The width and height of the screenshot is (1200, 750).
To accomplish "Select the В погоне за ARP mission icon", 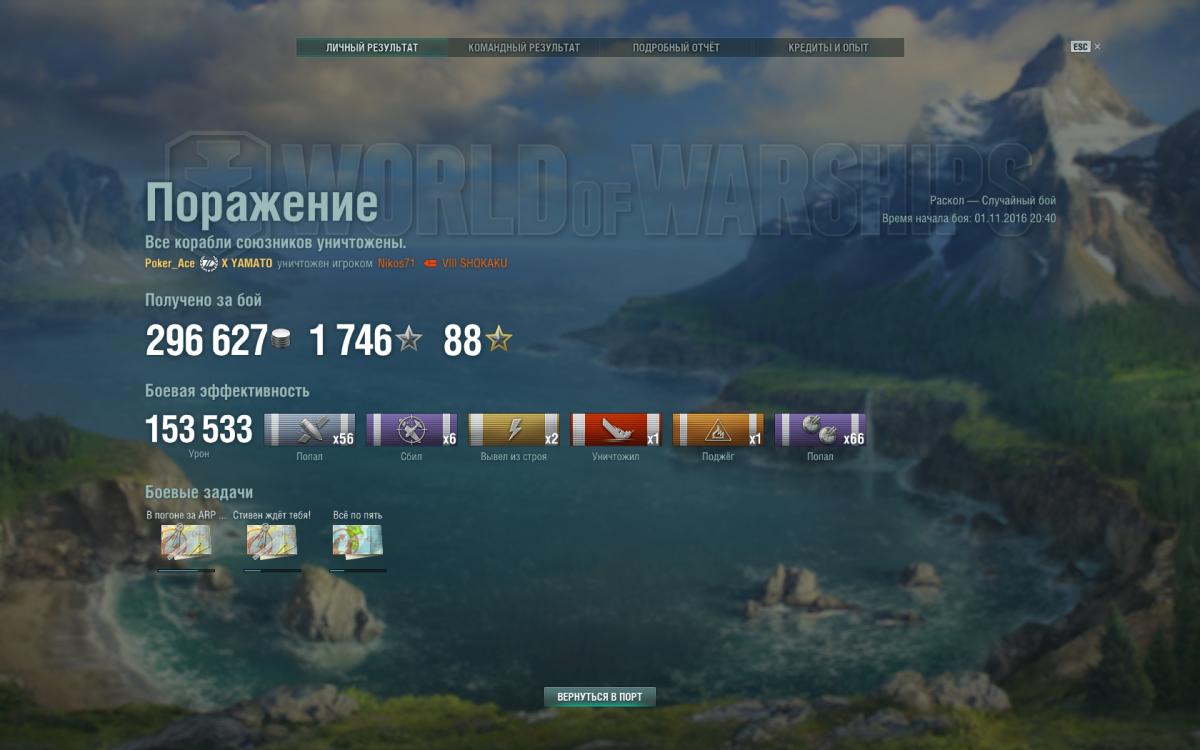I will (x=186, y=541).
